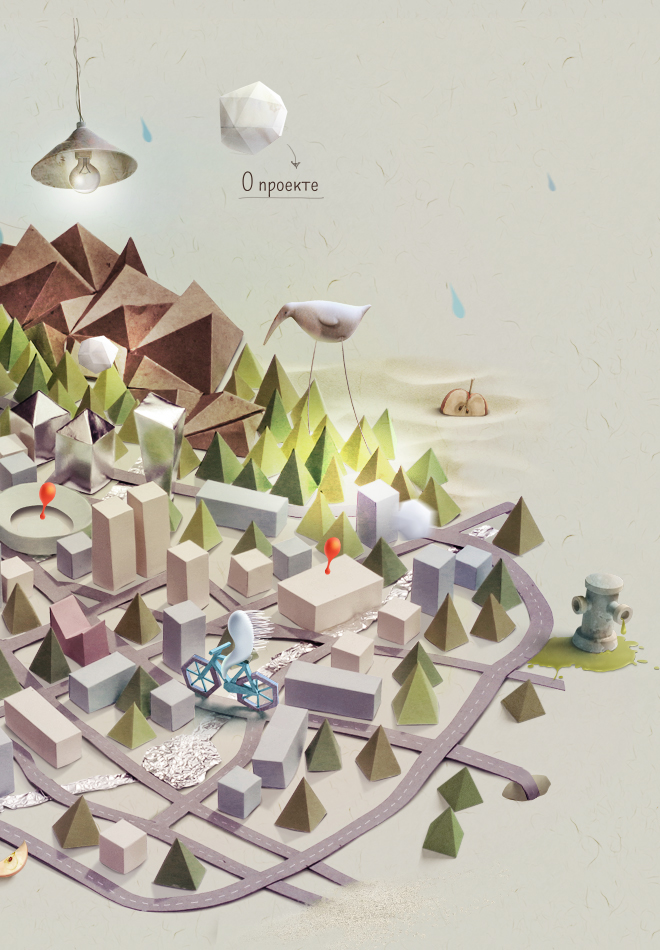Viewport: 660px width, 950px height.
Task: Select the red pin on the ring-shaped building
Action: [x=45, y=494]
